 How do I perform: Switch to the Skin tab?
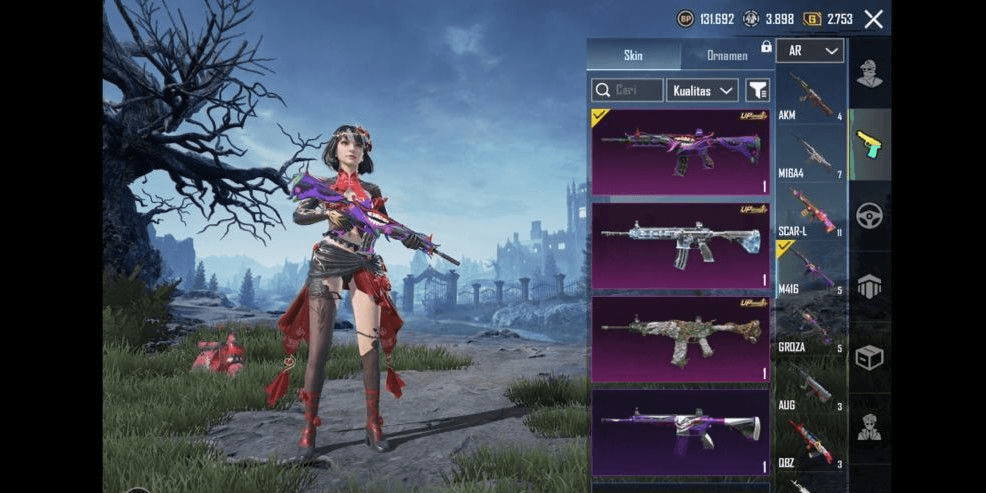coord(633,55)
